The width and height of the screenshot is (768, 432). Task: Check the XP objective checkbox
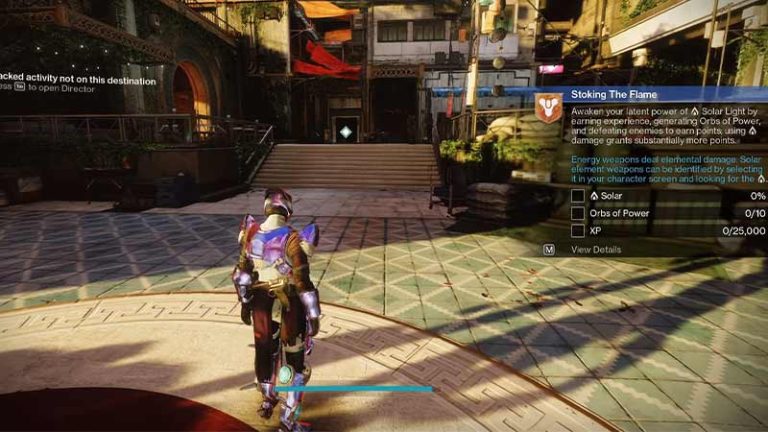pyautogui.click(x=578, y=230)
